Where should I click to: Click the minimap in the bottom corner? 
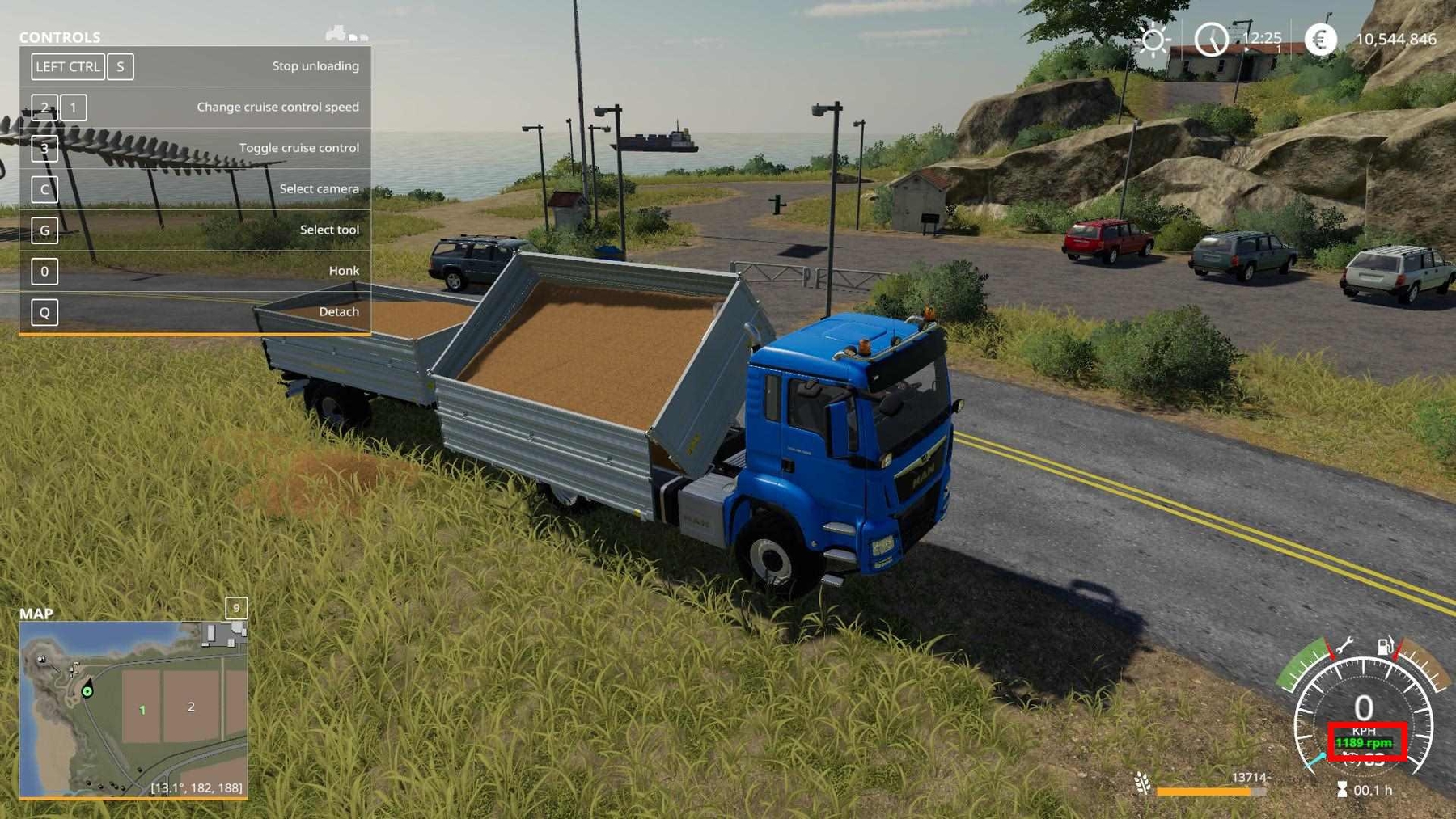click(133, 709)
